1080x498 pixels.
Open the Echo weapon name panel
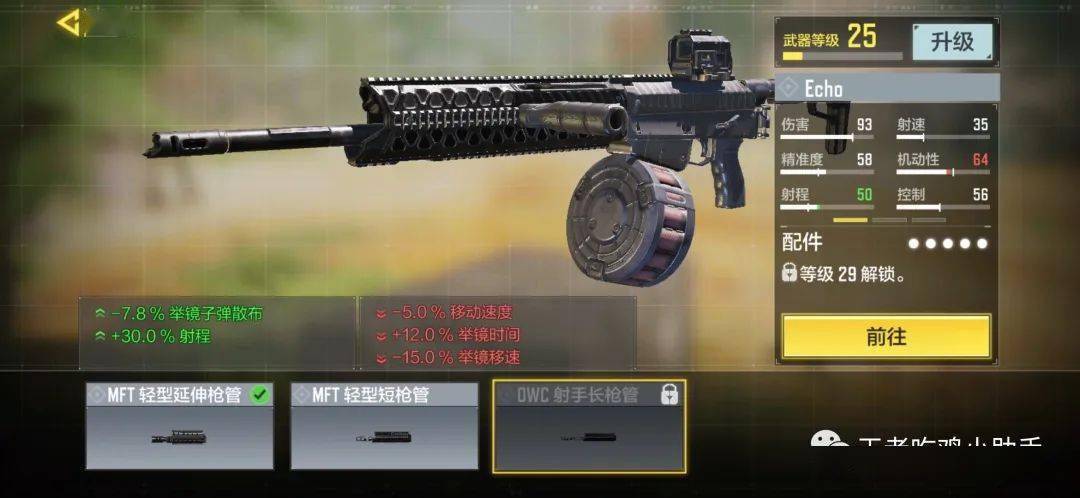(x=887, y=88)
